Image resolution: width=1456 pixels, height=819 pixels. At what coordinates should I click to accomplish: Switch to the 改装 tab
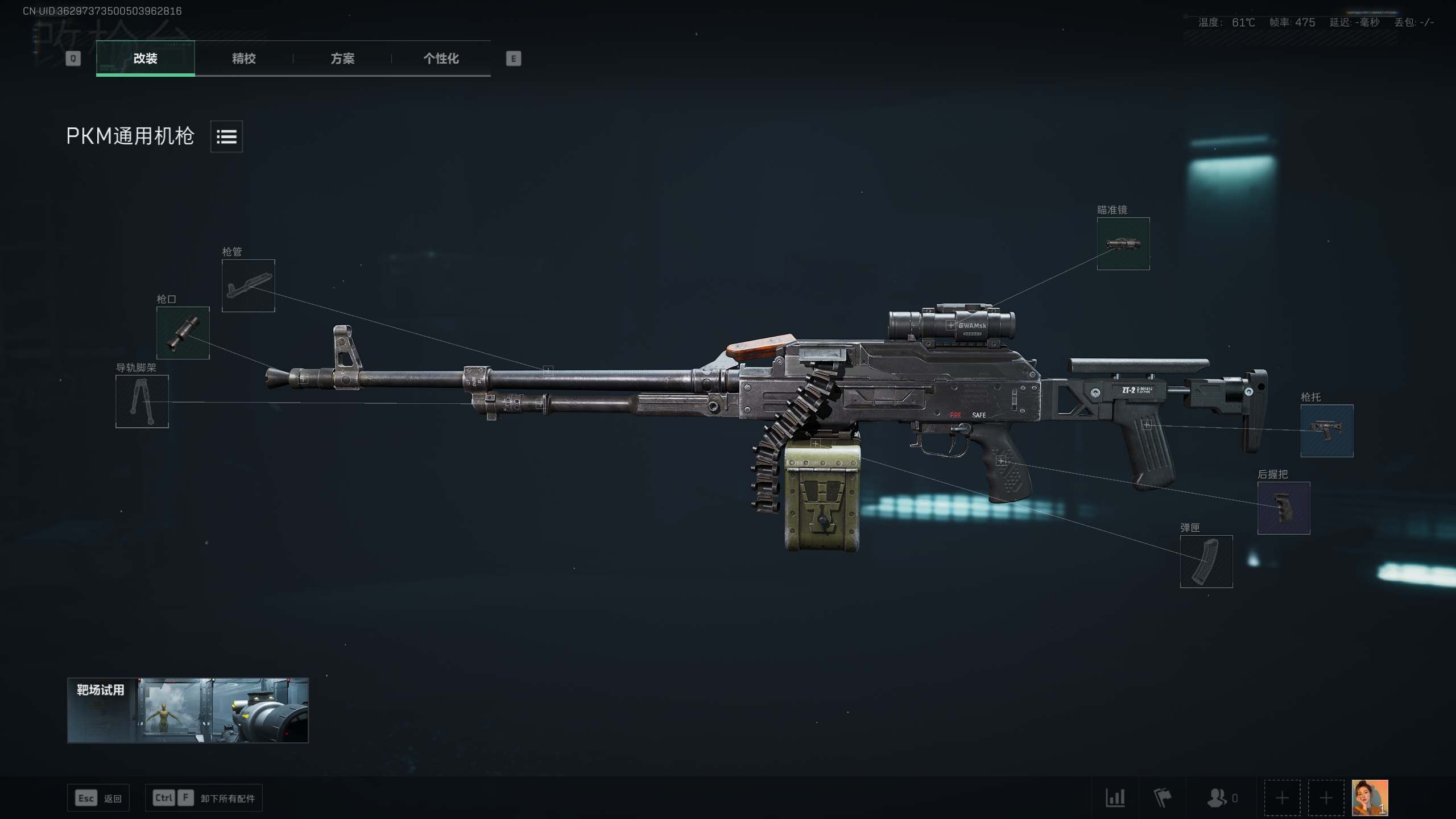click(x=145, y=58)
